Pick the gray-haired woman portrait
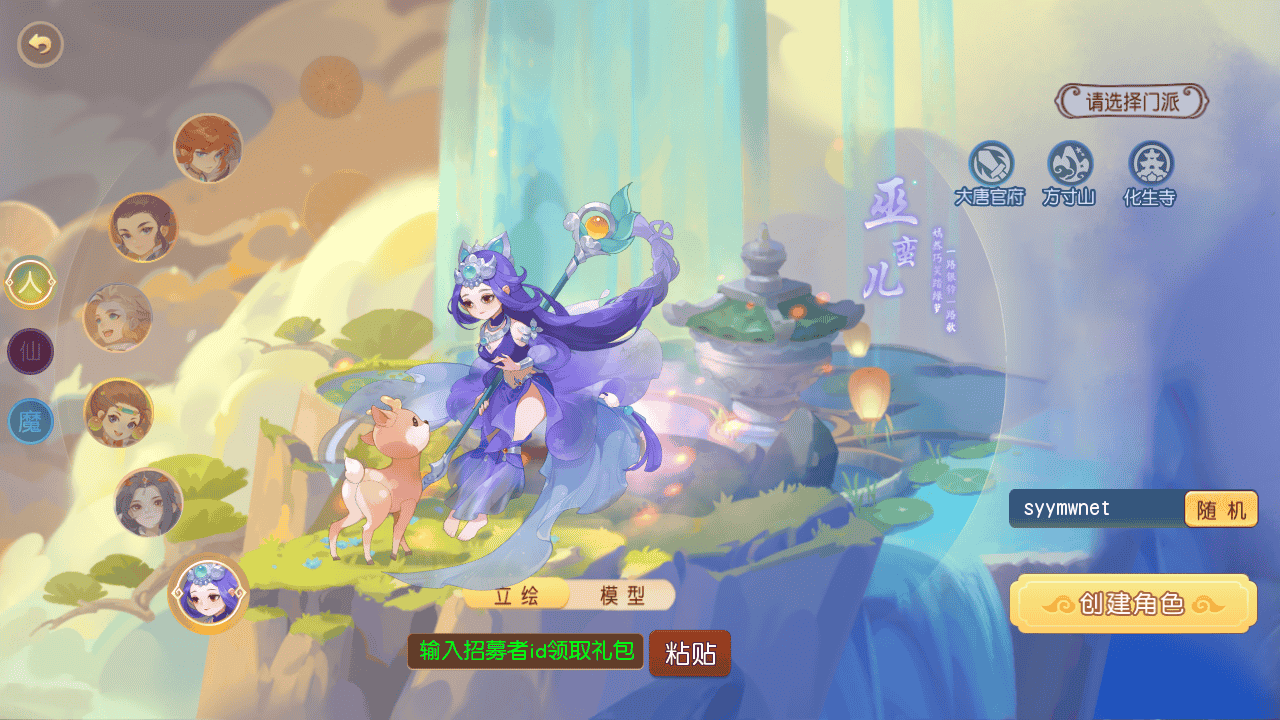Screen dimensions: 1280x720 149,502
